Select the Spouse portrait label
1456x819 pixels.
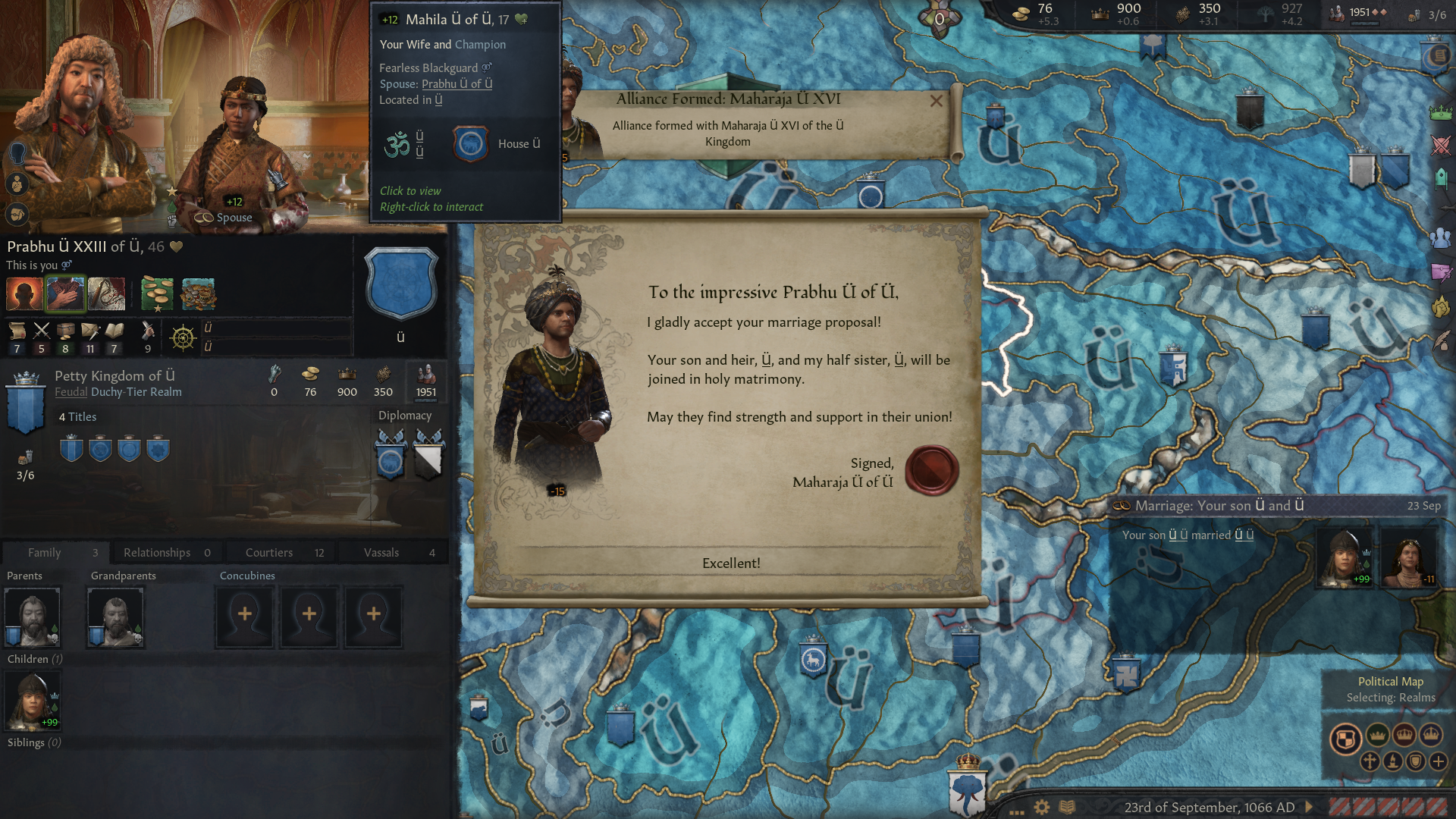tap(224, 218)
